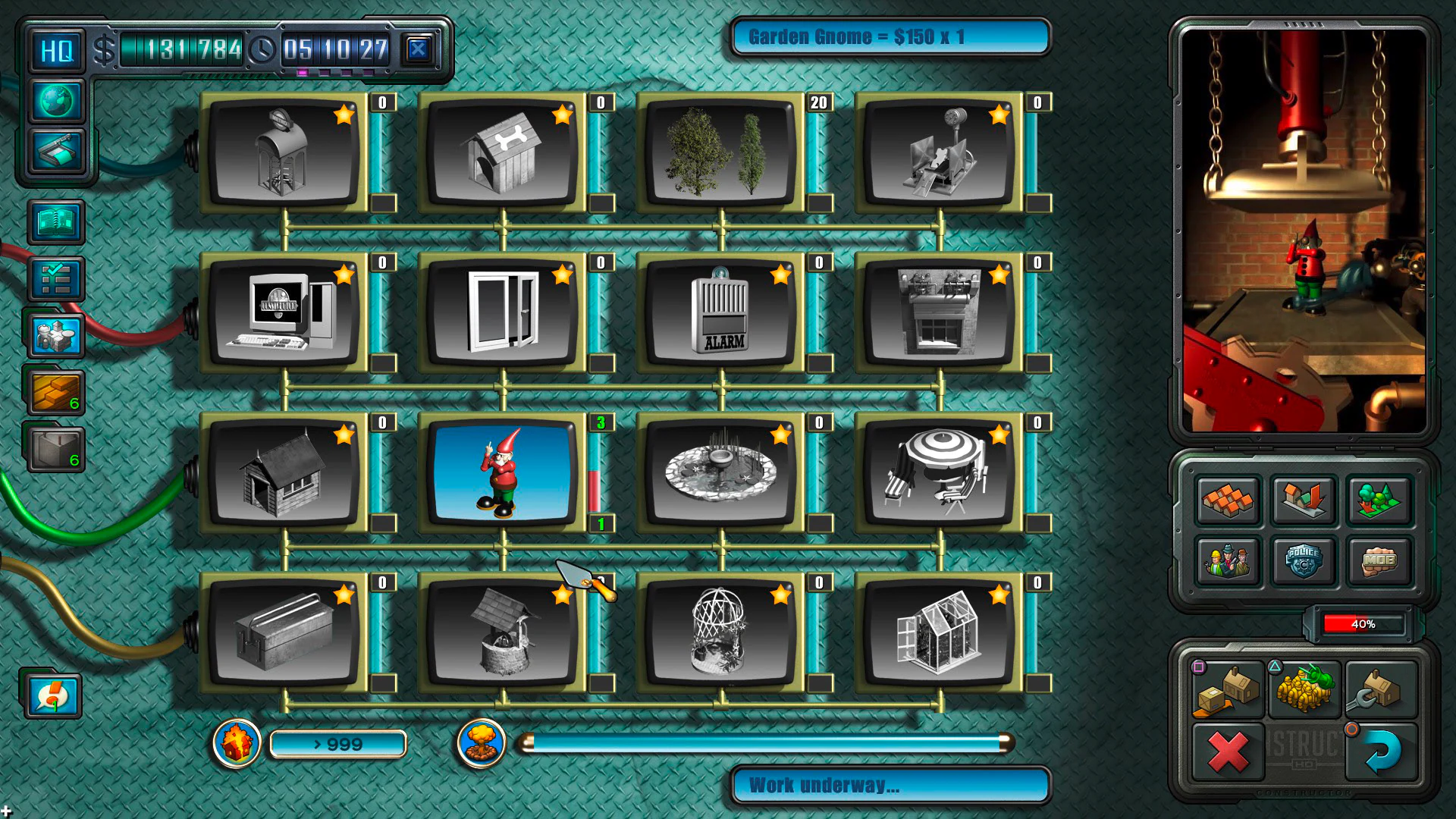Click the orange housing estates icon
Image resolution: width=1456 pixels, height=819 pixels.
1229,502
